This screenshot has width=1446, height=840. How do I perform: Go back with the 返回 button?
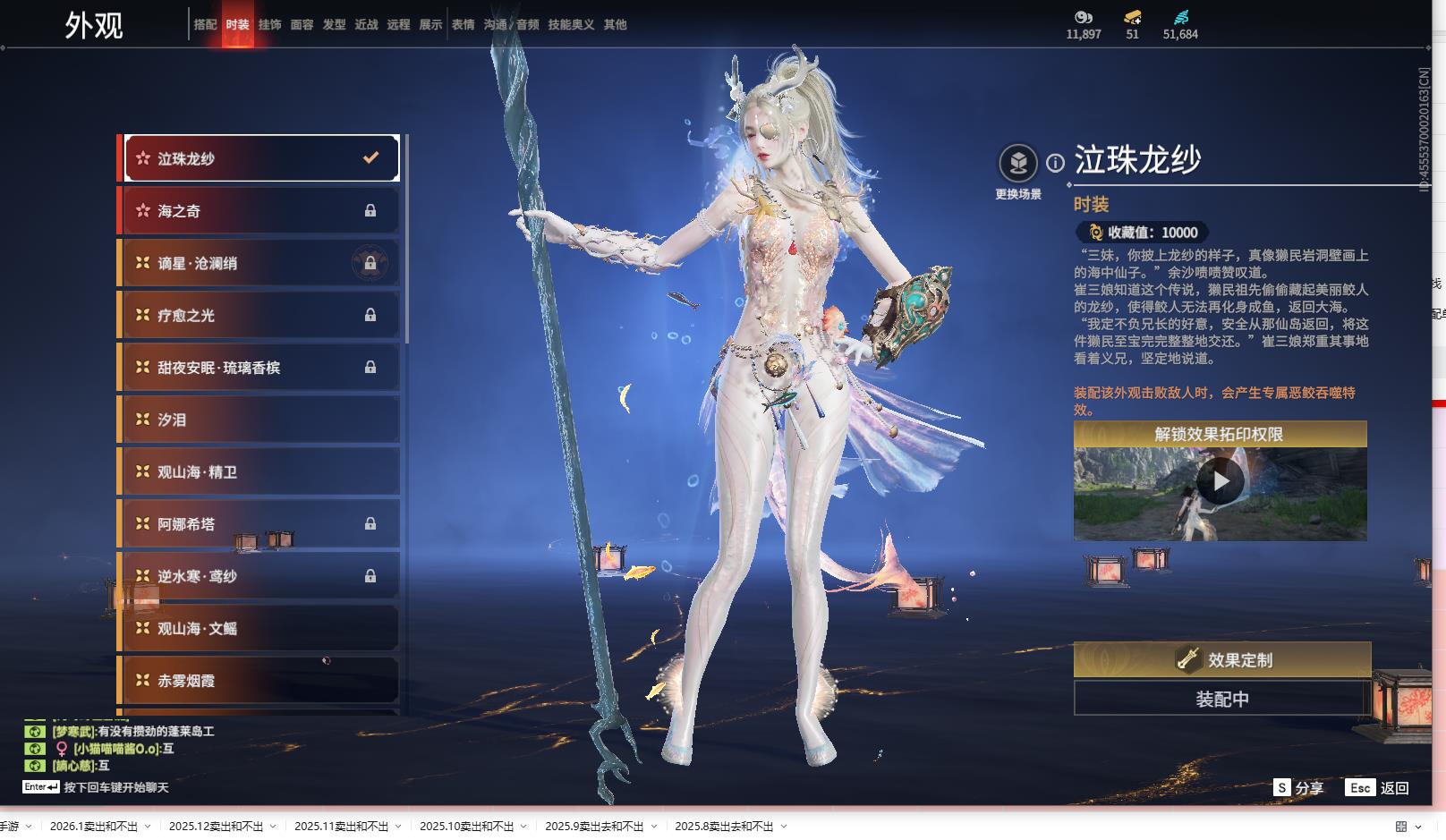point(1378,787)
